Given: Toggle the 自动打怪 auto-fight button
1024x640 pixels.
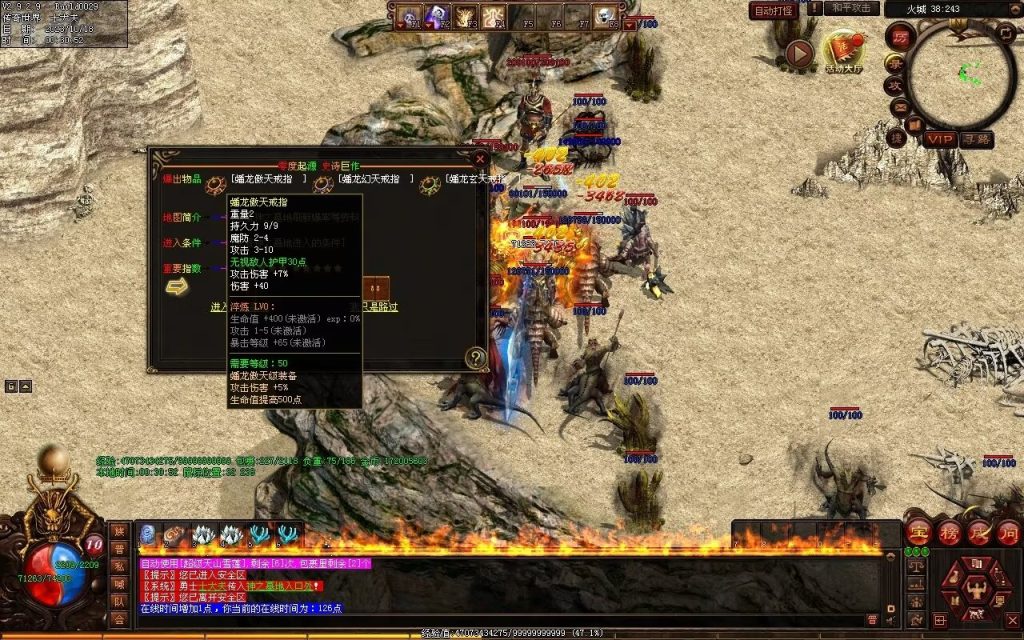Looking at the screenshot, I should pos(774,11).
